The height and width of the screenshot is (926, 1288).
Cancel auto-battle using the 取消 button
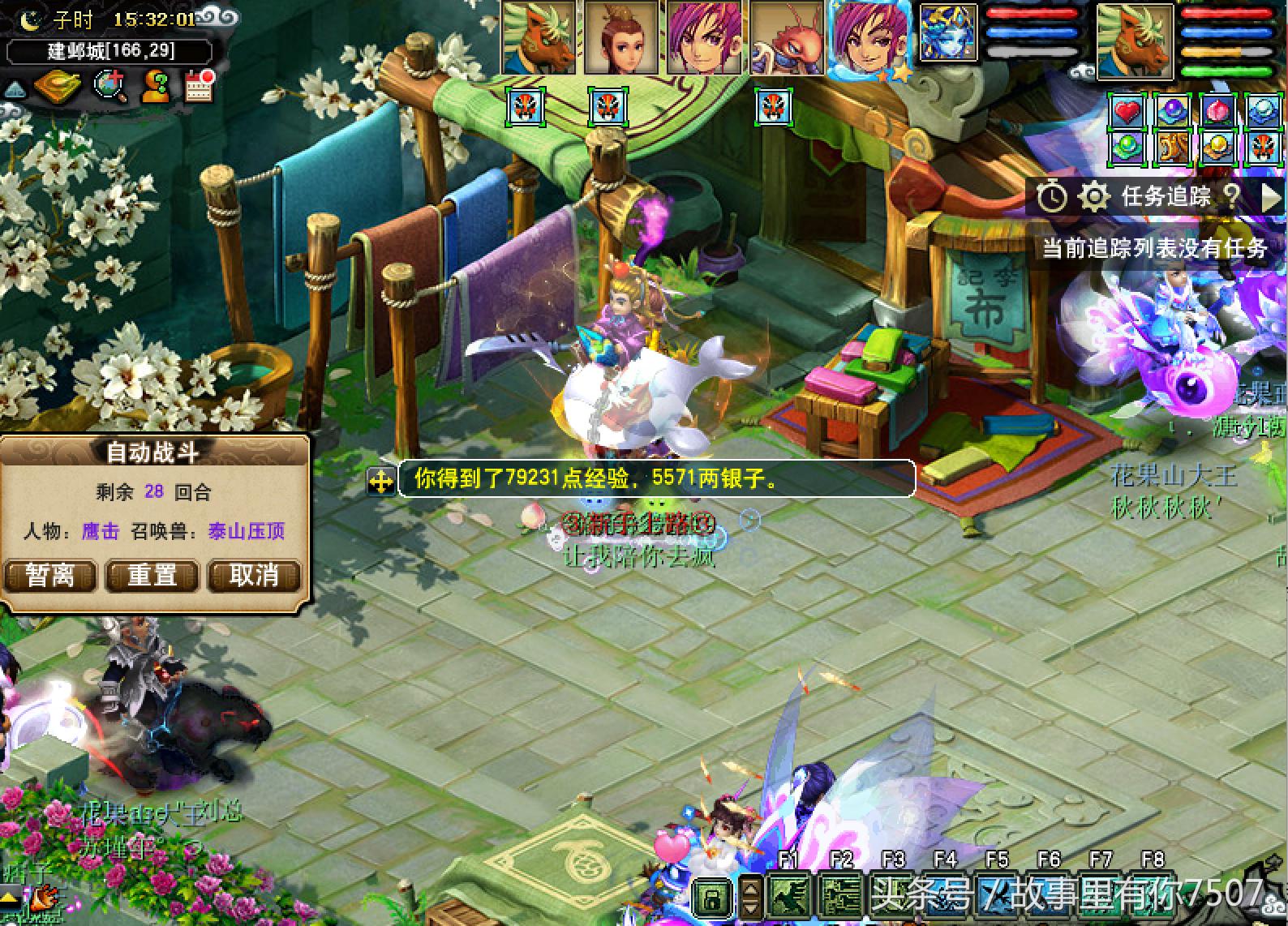pyautogui.click(x=254, y=575)
